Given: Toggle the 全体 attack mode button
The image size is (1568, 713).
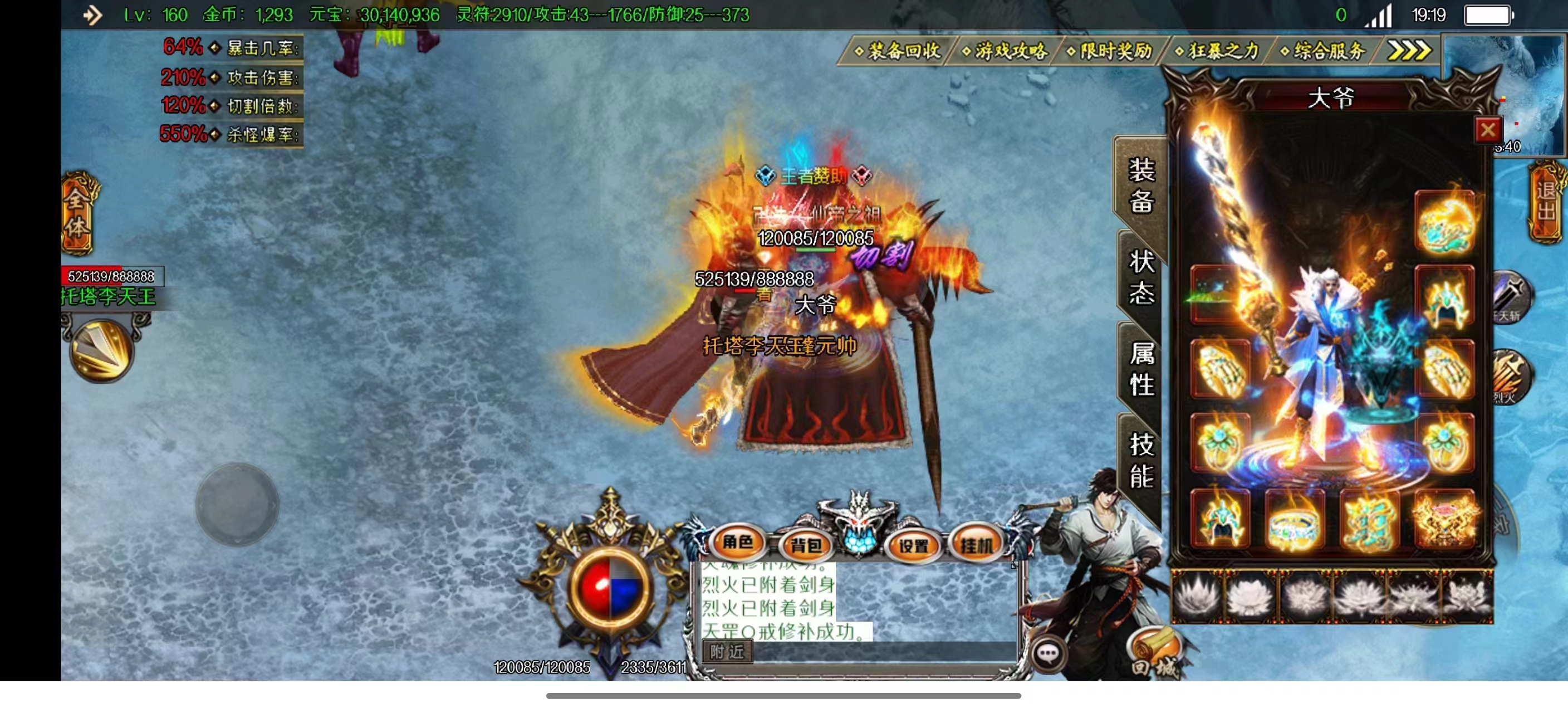Looking at the screenshot, I should point(78,213).
